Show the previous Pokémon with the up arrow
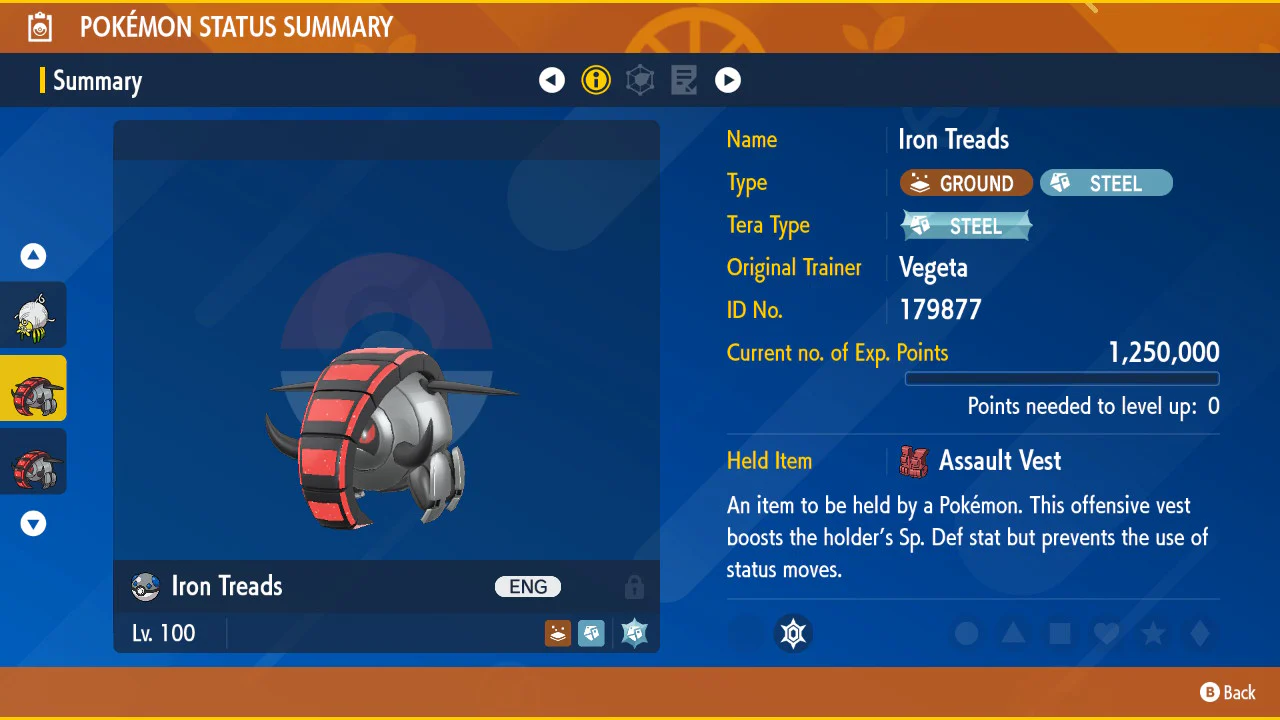1280x720 pixels. pos(34,257)
